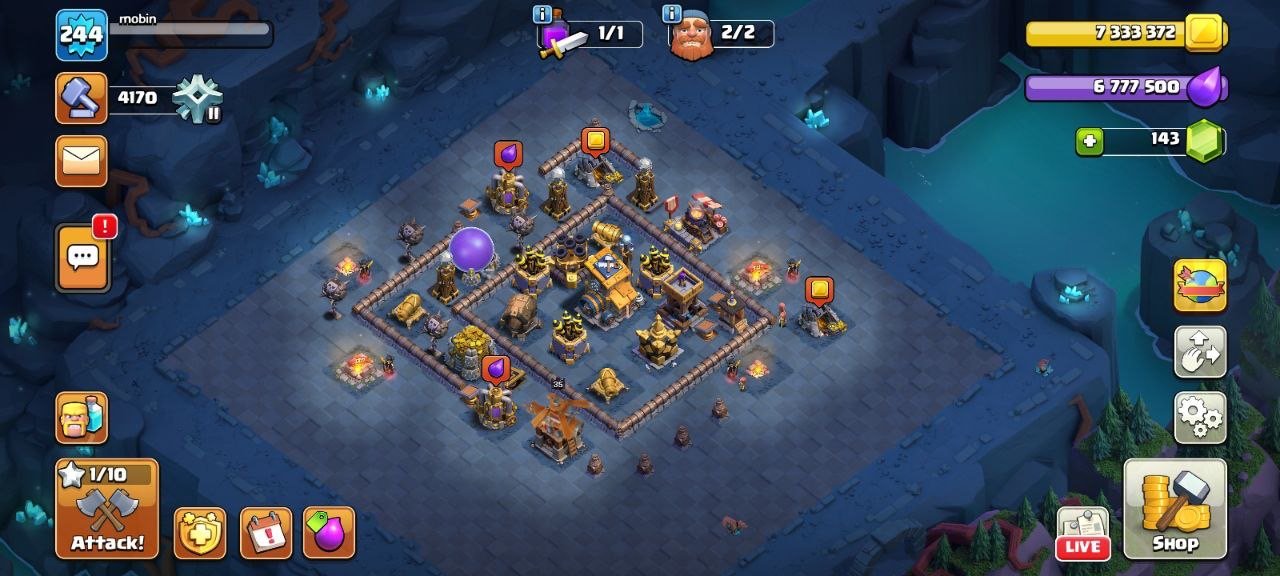Click the green plus to buy gems

point(1089,142)
